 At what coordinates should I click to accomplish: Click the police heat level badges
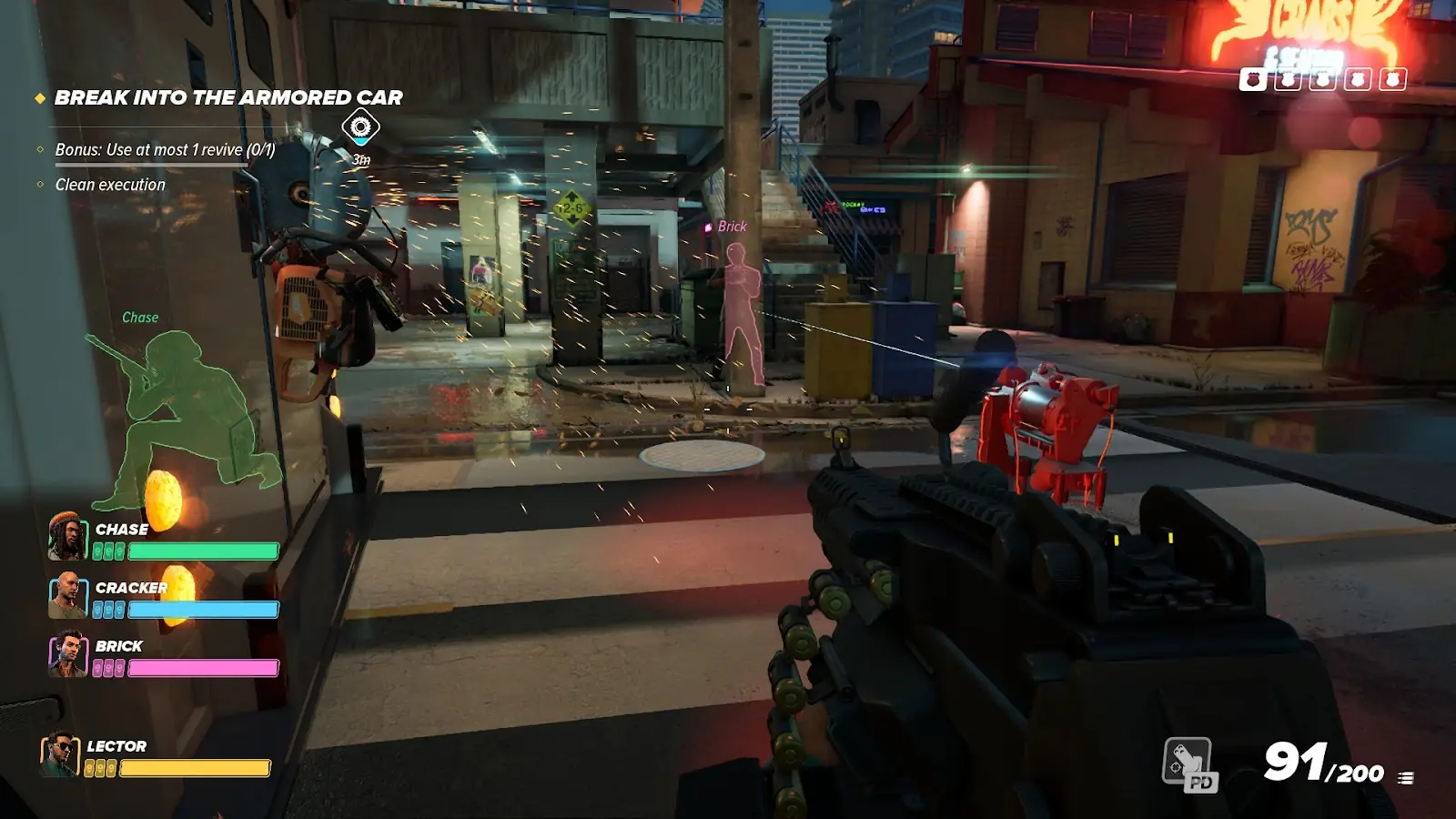point(1322,80)
